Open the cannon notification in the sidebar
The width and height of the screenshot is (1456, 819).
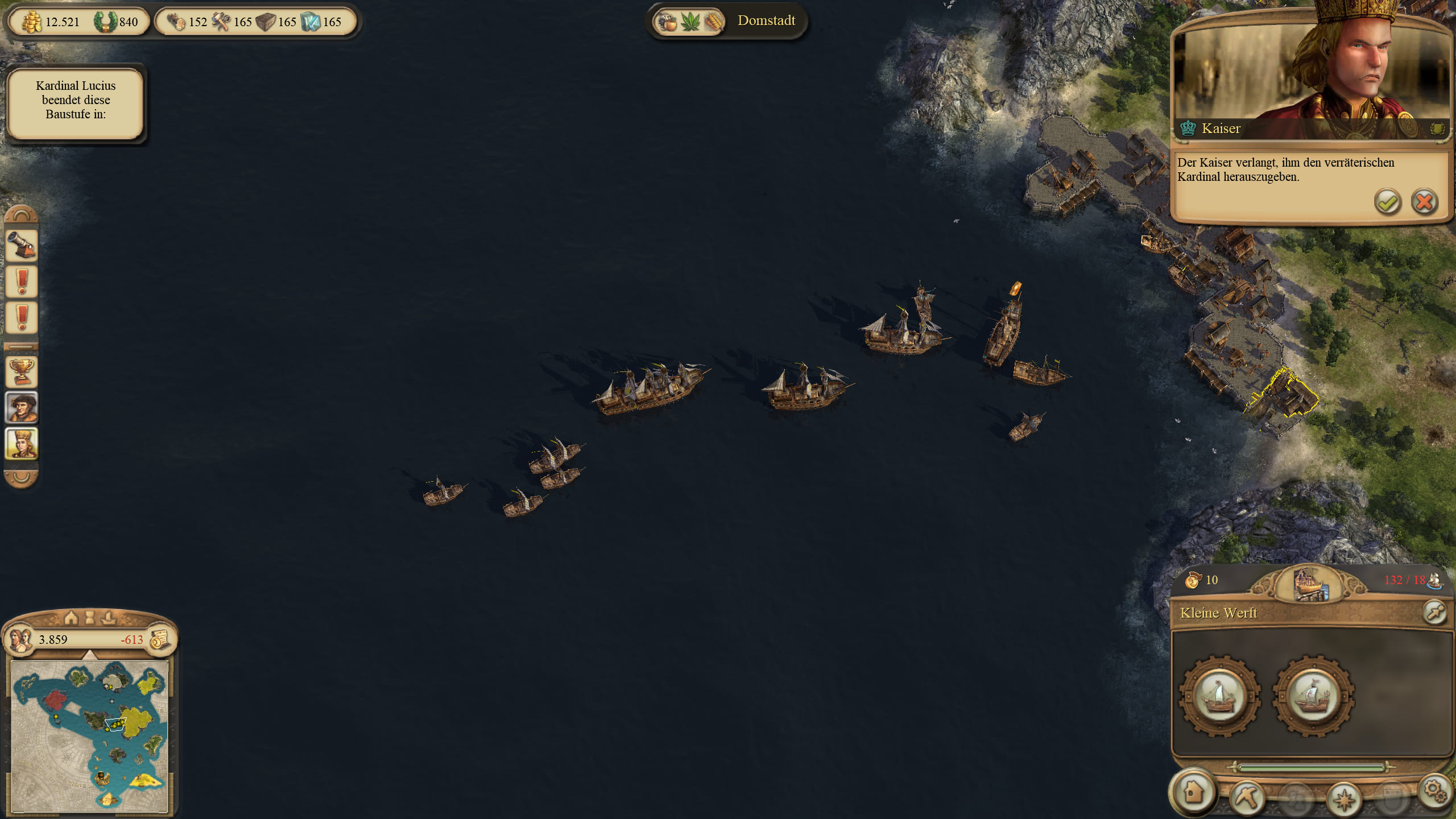(x=22, y=245)
